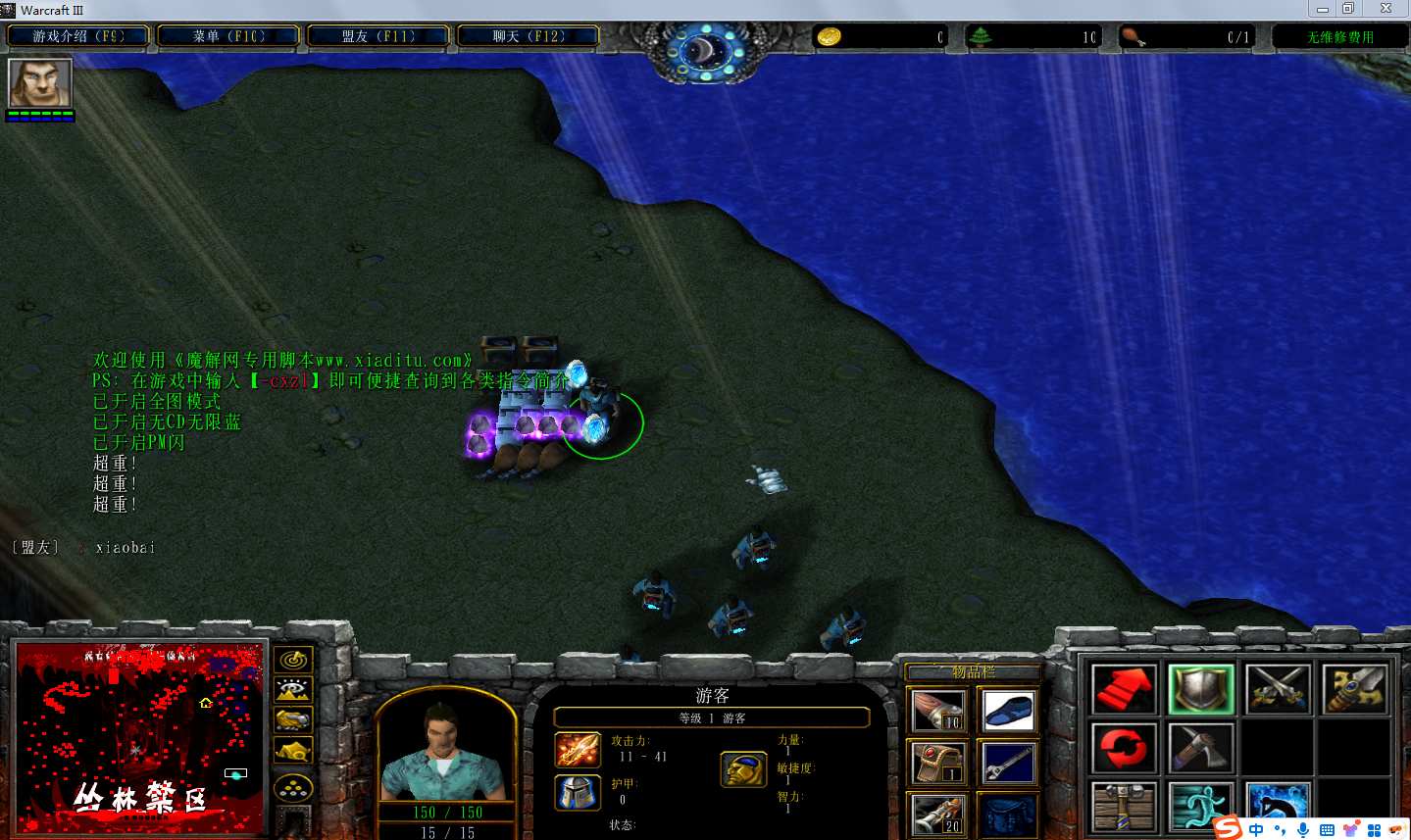This screenshot has height=840, width=1411.
Task: Open the 游戏介绍 (F9) quest log
Action: [x=78, y=36]
